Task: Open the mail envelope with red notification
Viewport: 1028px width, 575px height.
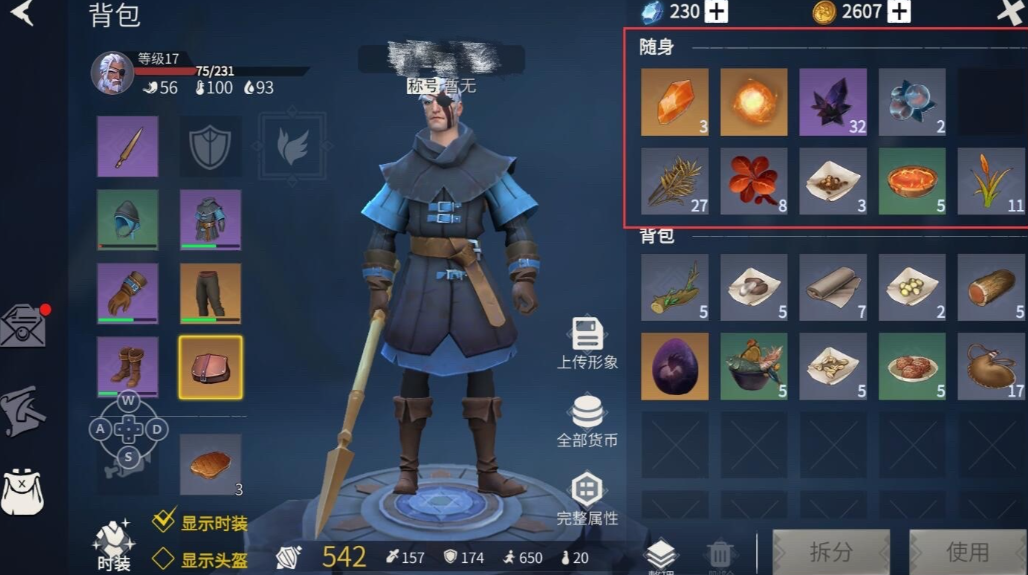Action: 22,326
